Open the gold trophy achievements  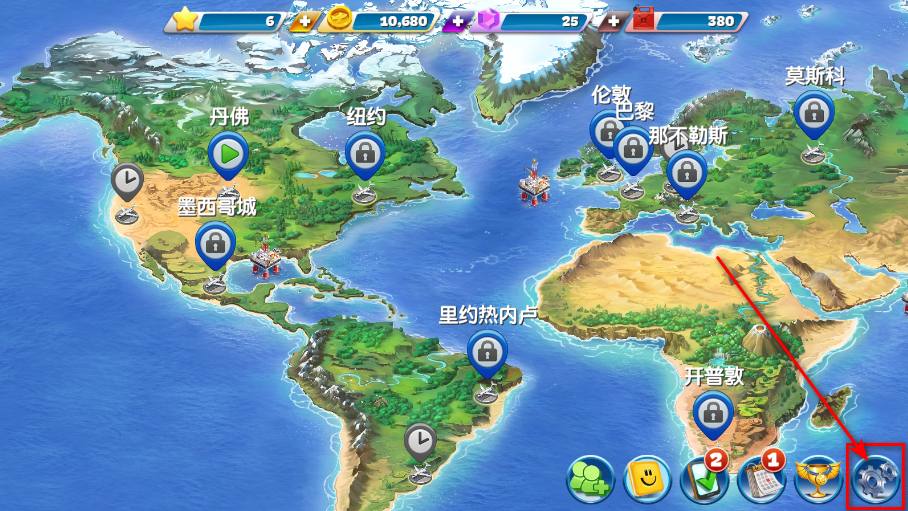(815, 479)
